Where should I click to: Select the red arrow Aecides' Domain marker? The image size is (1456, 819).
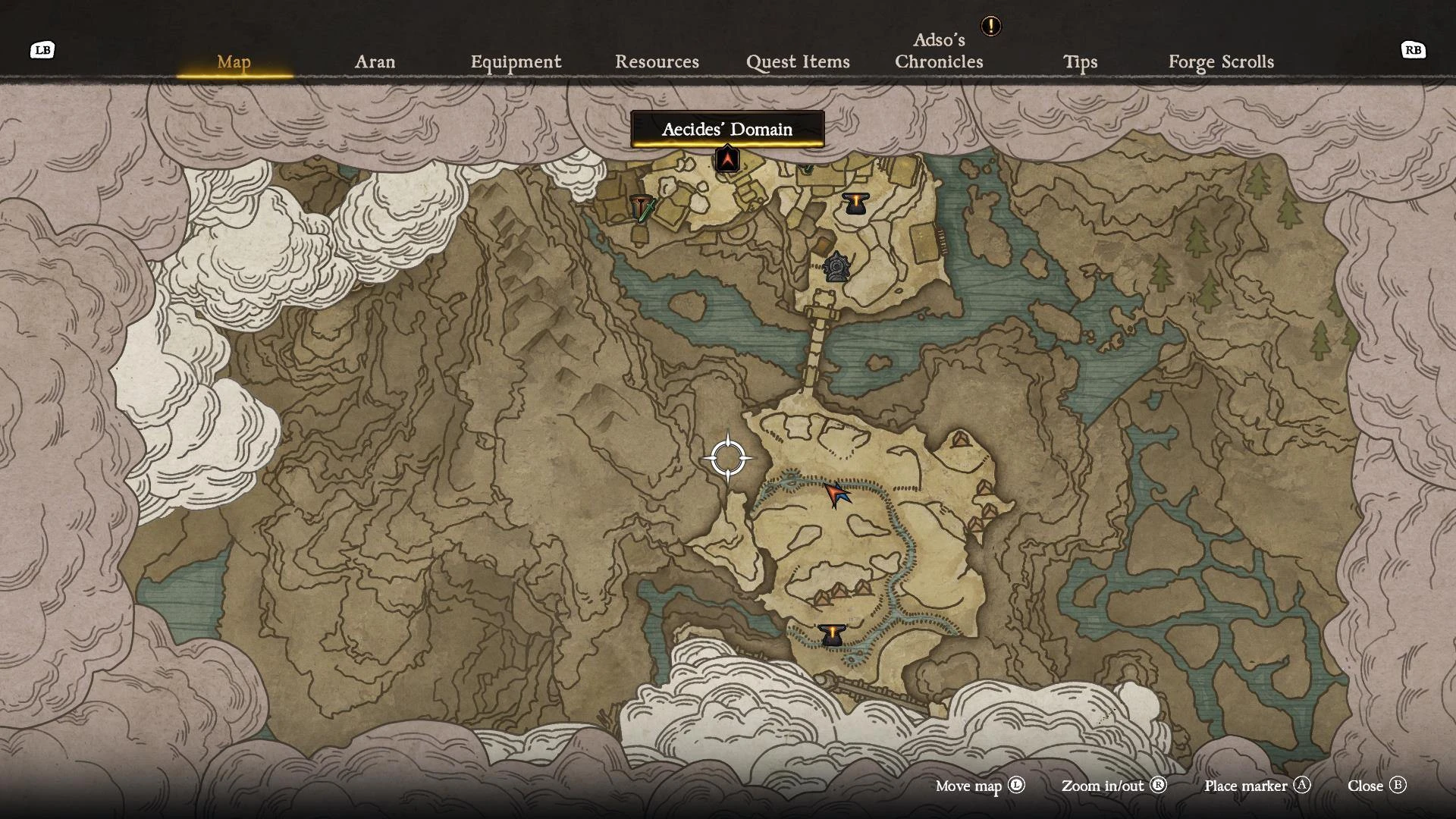point(727,160)
